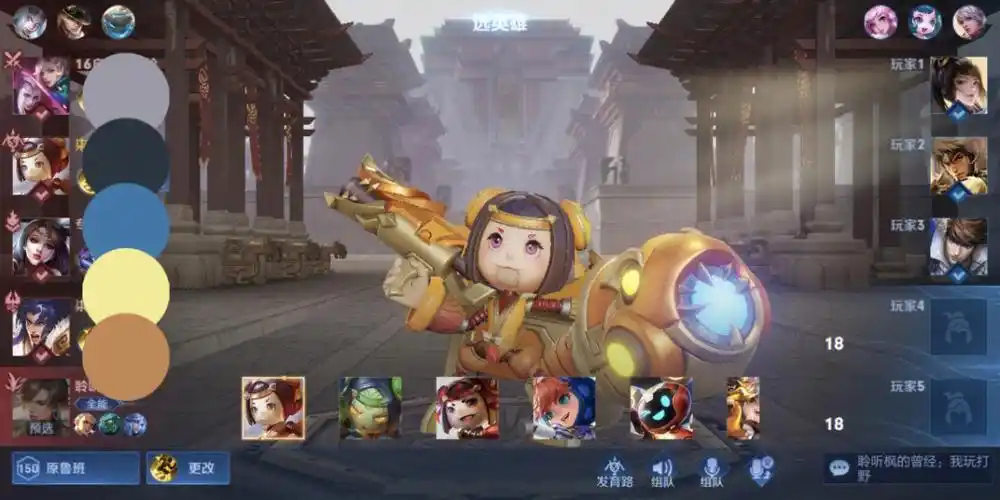Select the blue-haired teammate hero portrait
The height and width of the screenshot is (500, 1000).
click(x=41, y=326)
